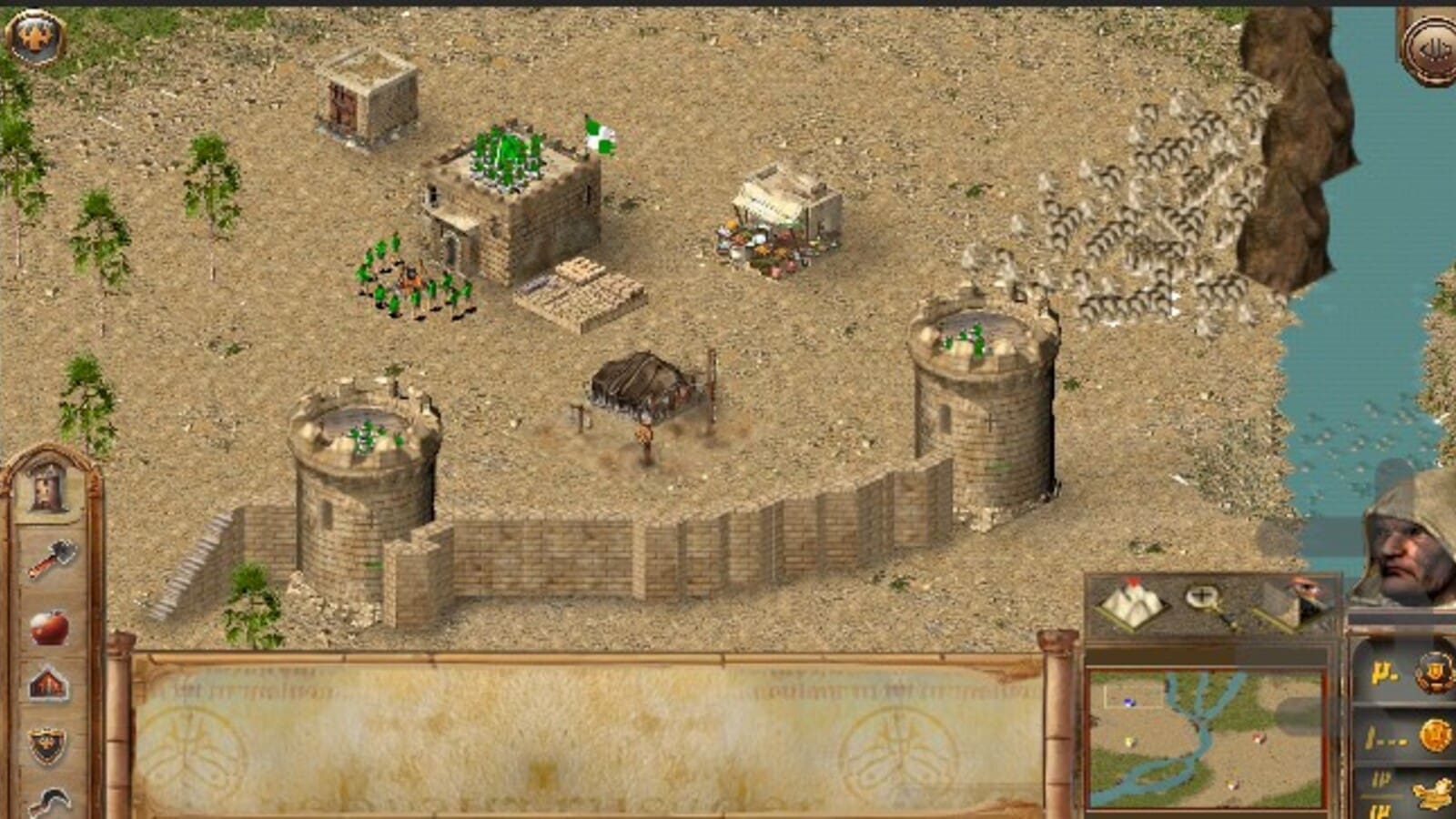Choose the house town buildings category
Viewport: 1456px width, 819px height.
(x=48, y=684)
